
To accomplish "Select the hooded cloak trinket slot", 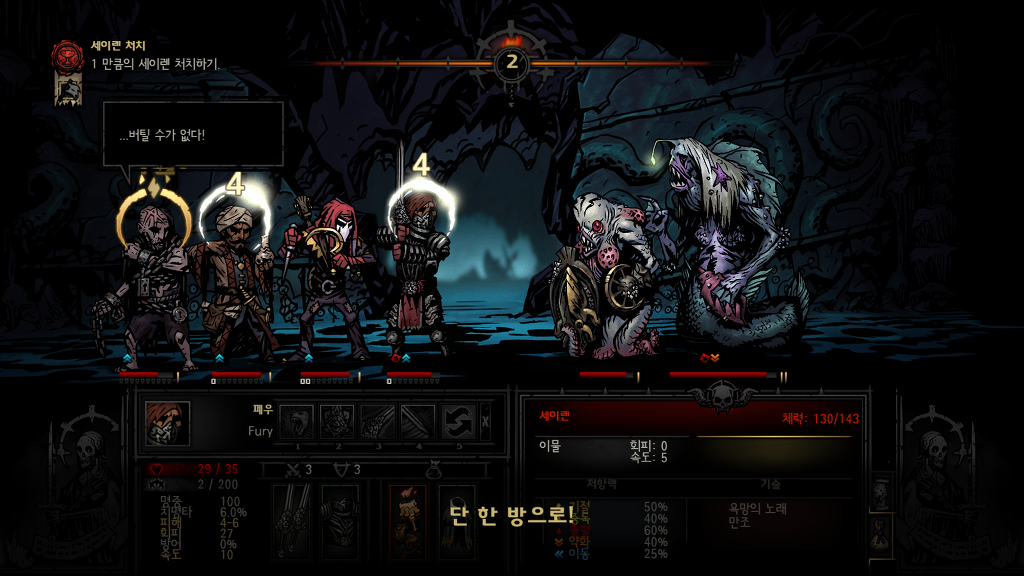I will coord(456,520).
